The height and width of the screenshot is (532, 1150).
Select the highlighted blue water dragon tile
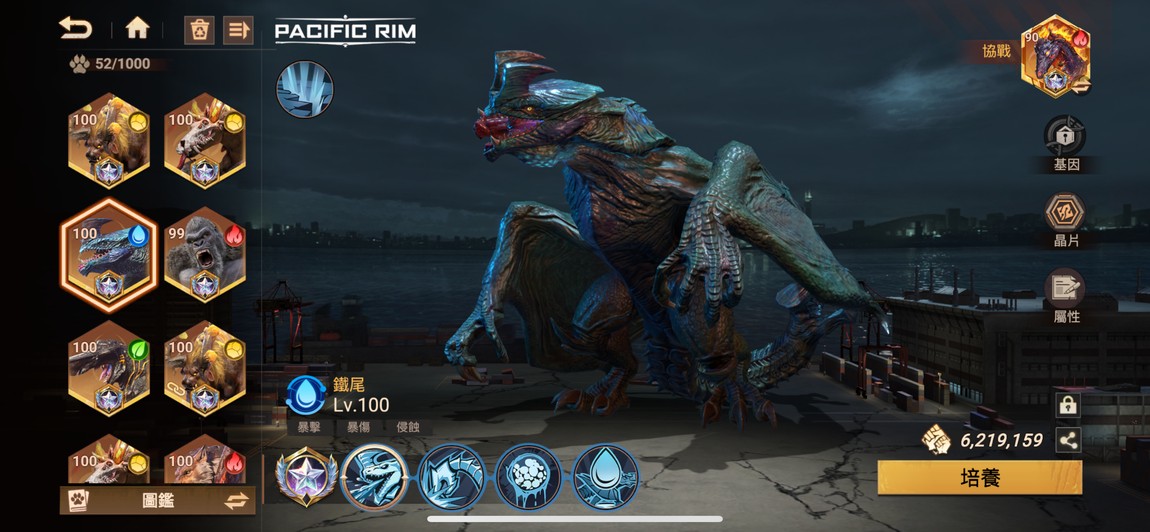coord(109,256)
